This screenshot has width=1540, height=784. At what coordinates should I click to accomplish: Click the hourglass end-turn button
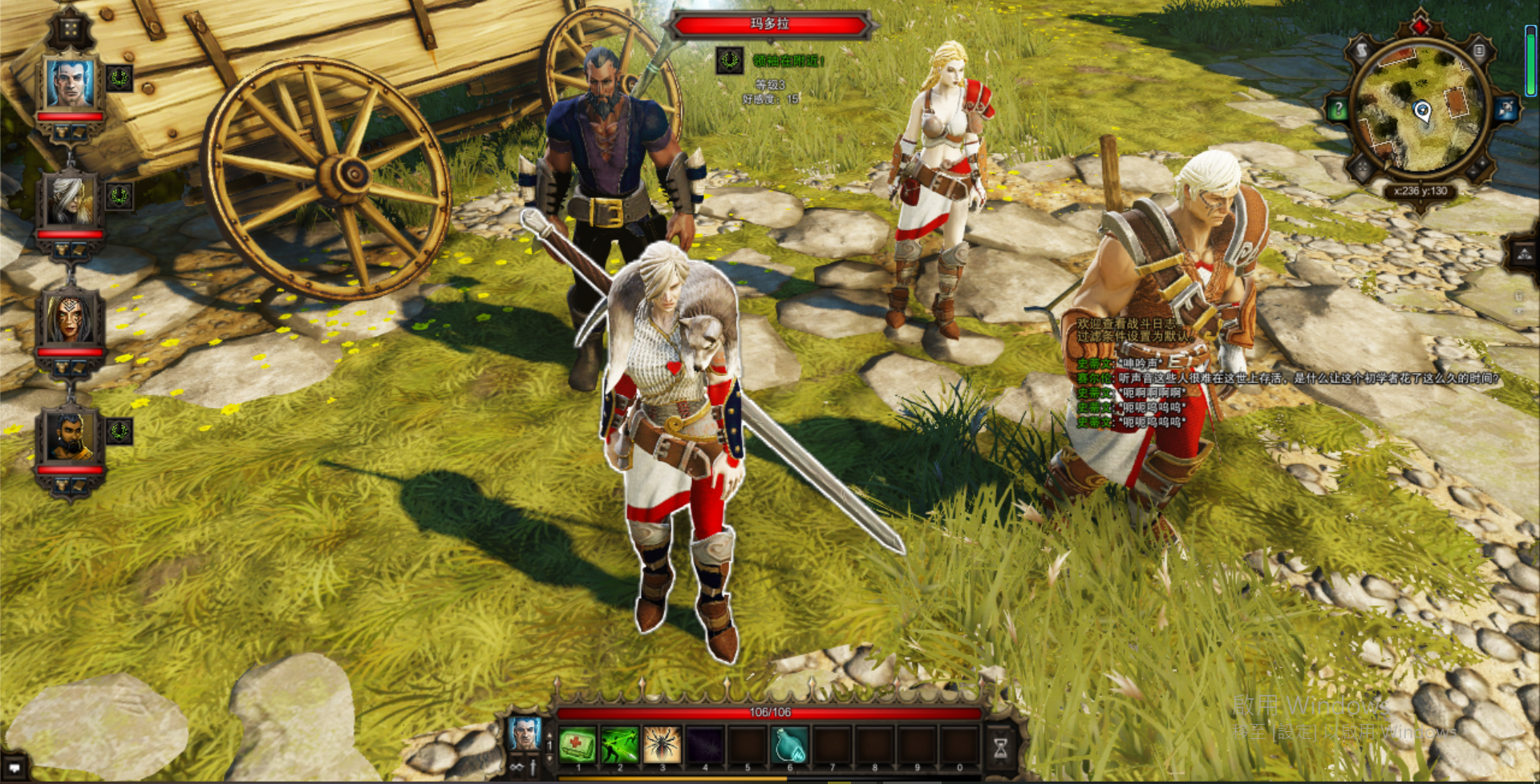click(1000, 746)
